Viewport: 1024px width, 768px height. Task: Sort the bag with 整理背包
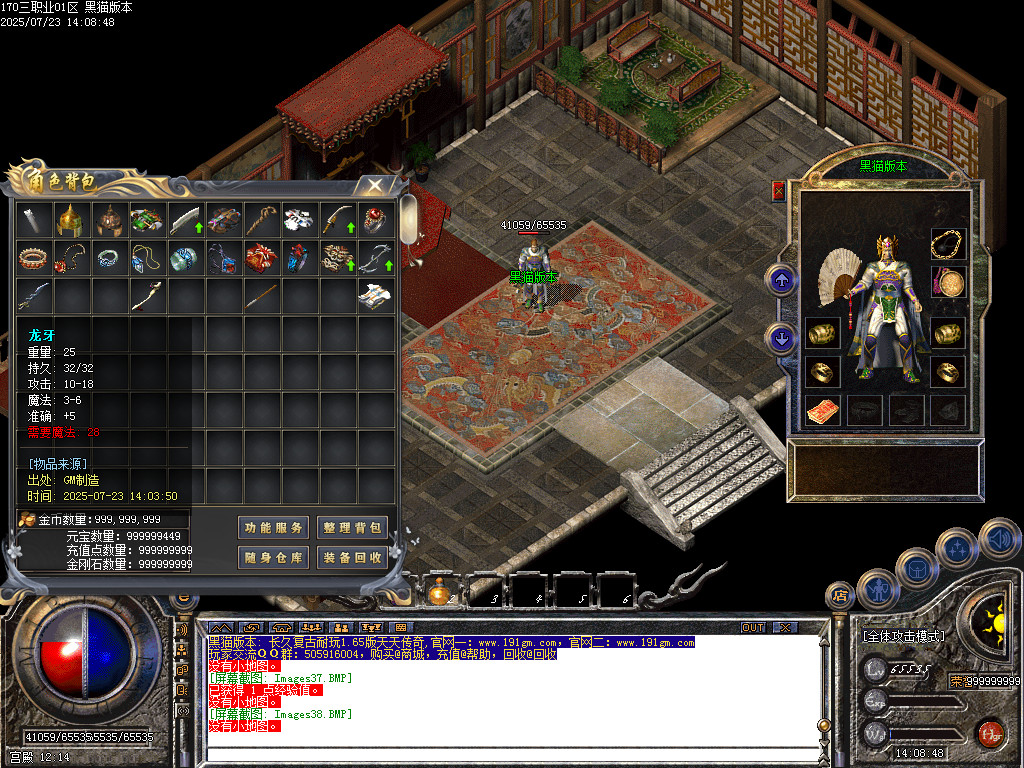coord(352,528)
